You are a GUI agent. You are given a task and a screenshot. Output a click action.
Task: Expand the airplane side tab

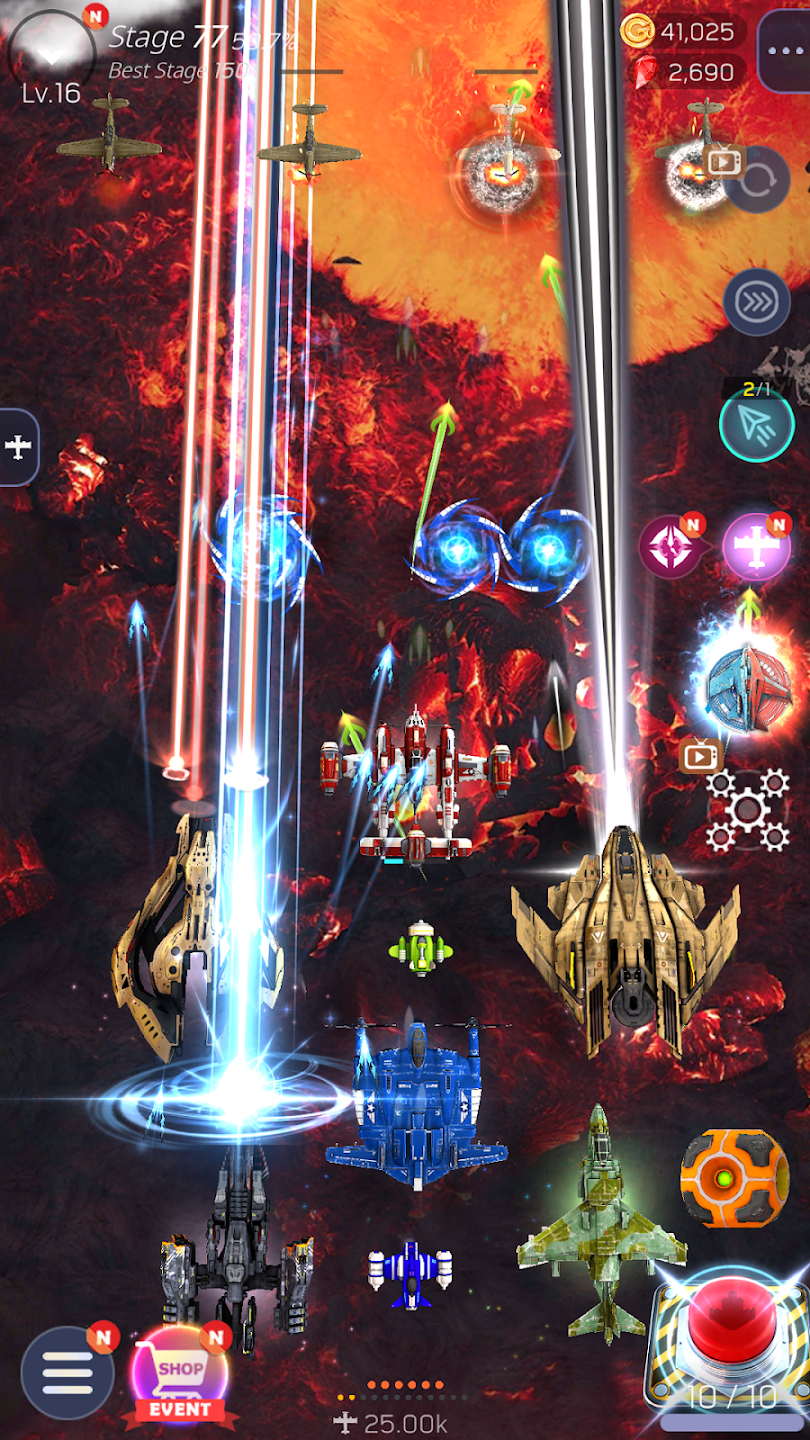click(18, 447)
